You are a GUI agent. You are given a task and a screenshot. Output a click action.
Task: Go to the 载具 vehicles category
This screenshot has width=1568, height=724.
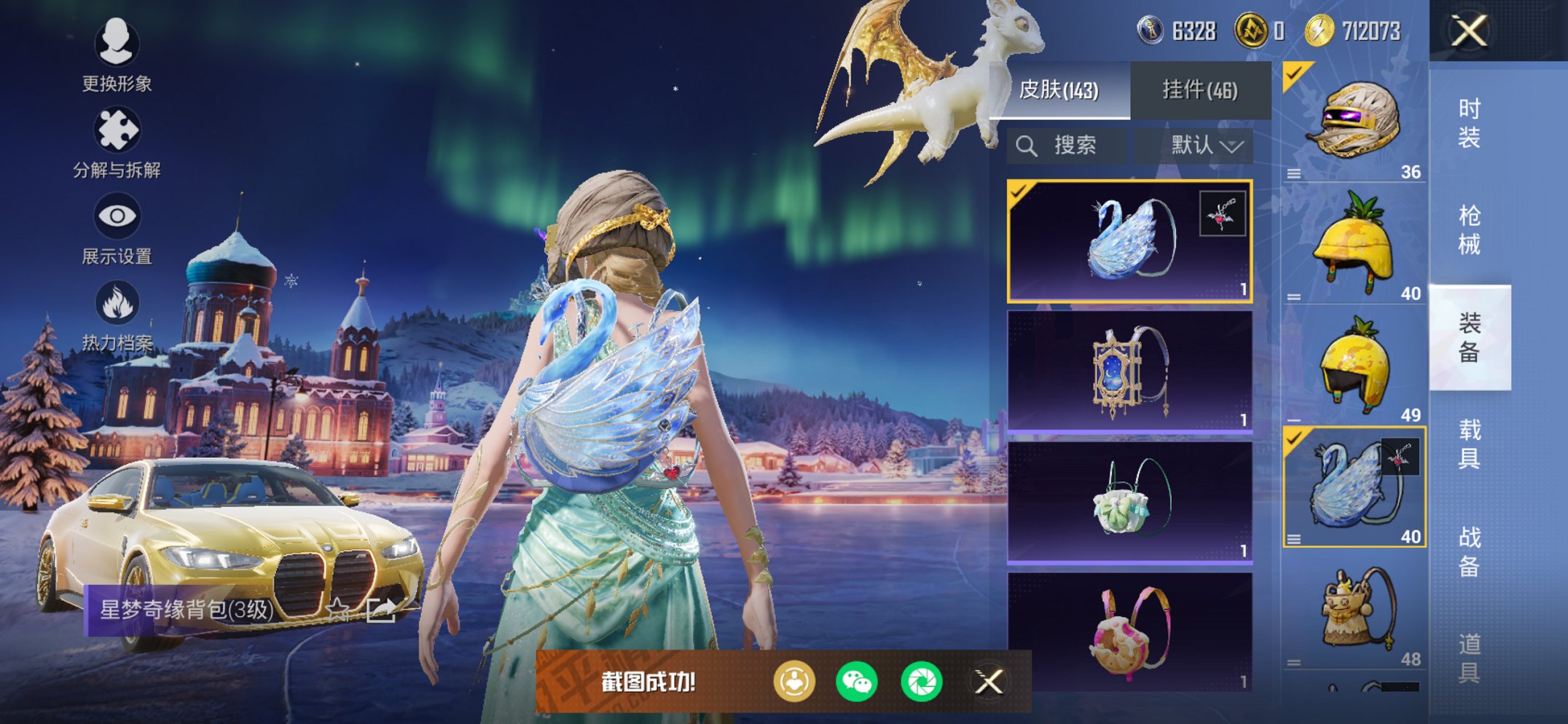pyautogui.click(x=1469, y=444)
